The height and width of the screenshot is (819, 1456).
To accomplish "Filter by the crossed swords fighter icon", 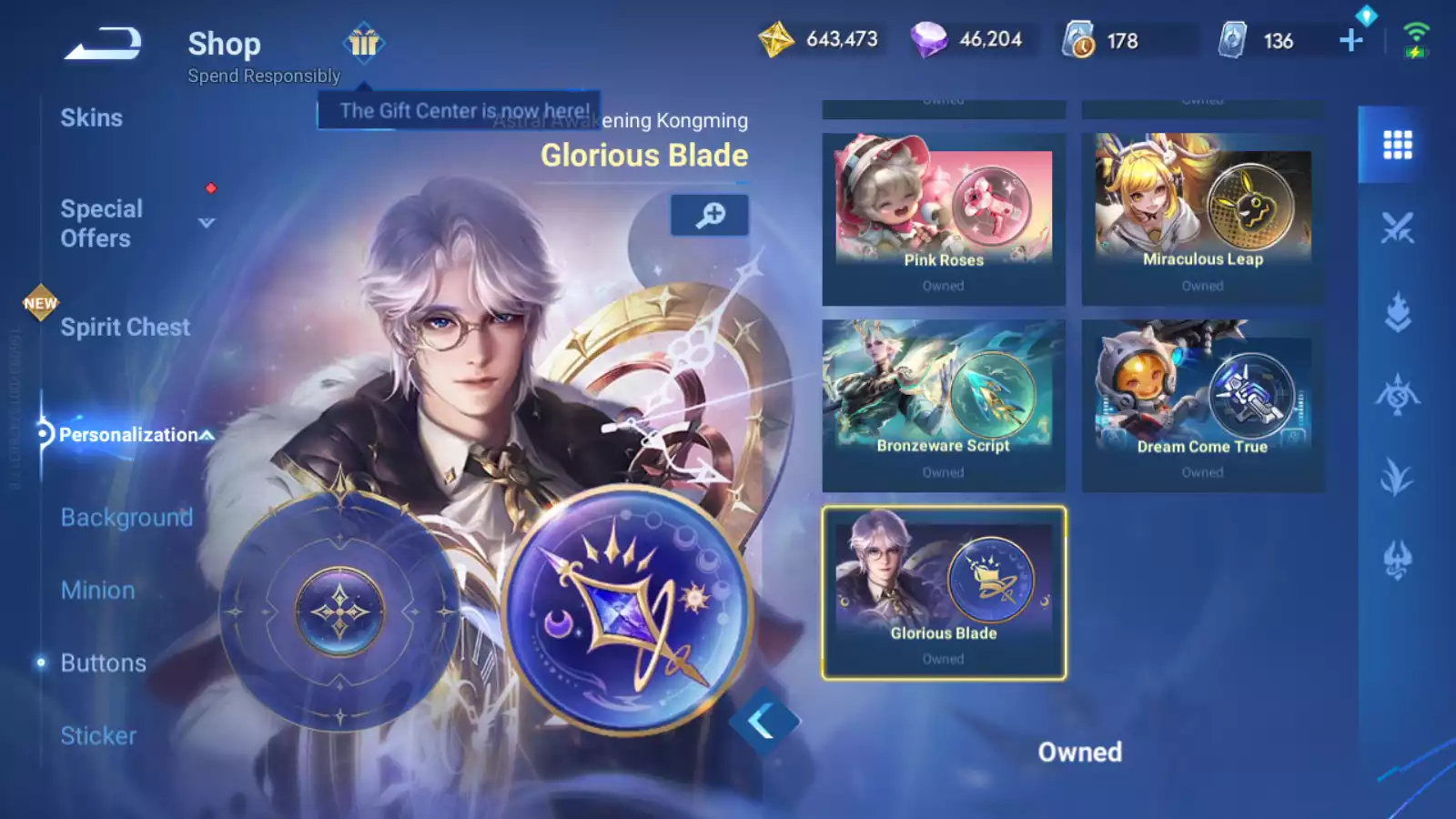I will 1397,227.
